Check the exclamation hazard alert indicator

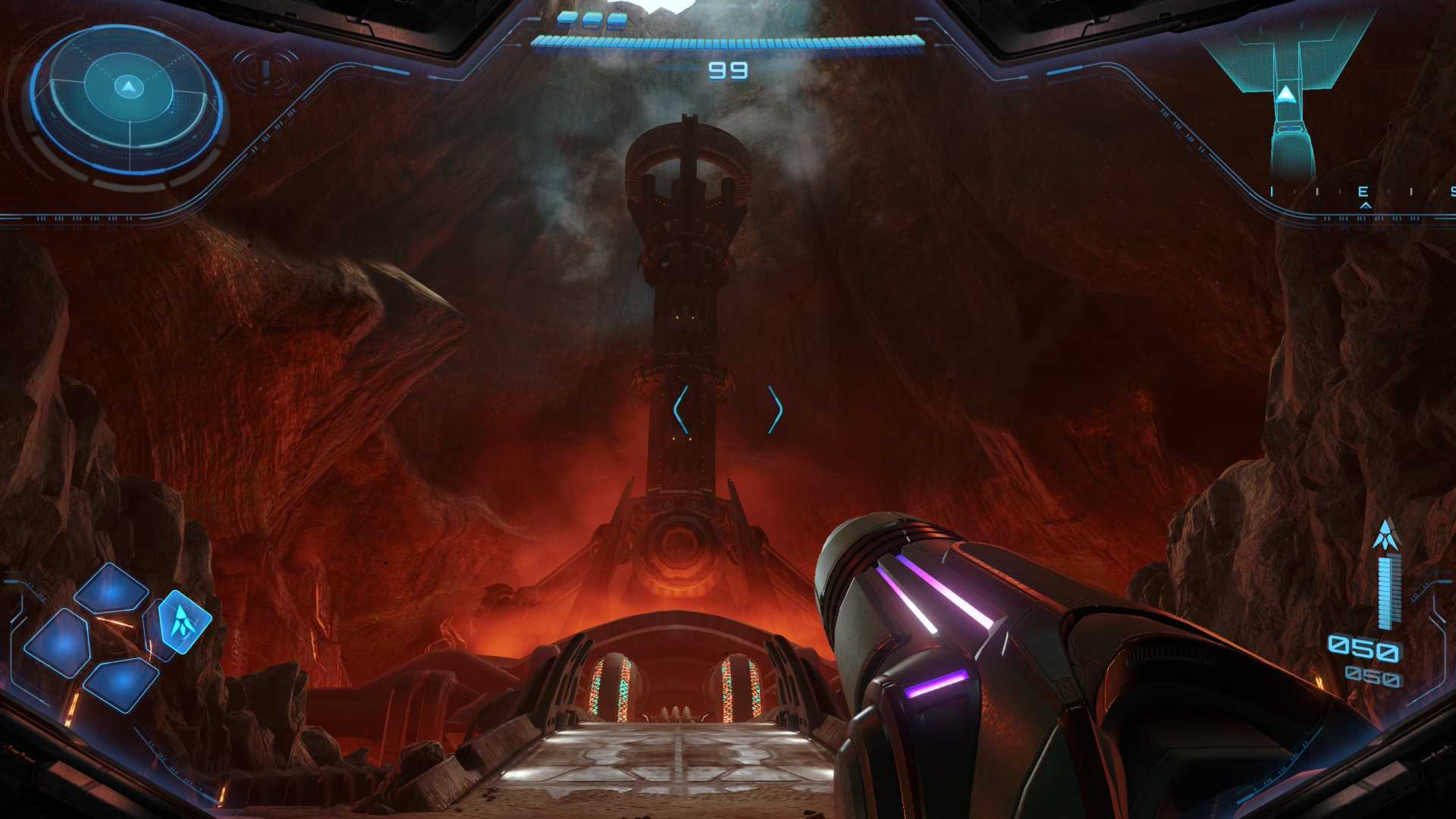266,71
